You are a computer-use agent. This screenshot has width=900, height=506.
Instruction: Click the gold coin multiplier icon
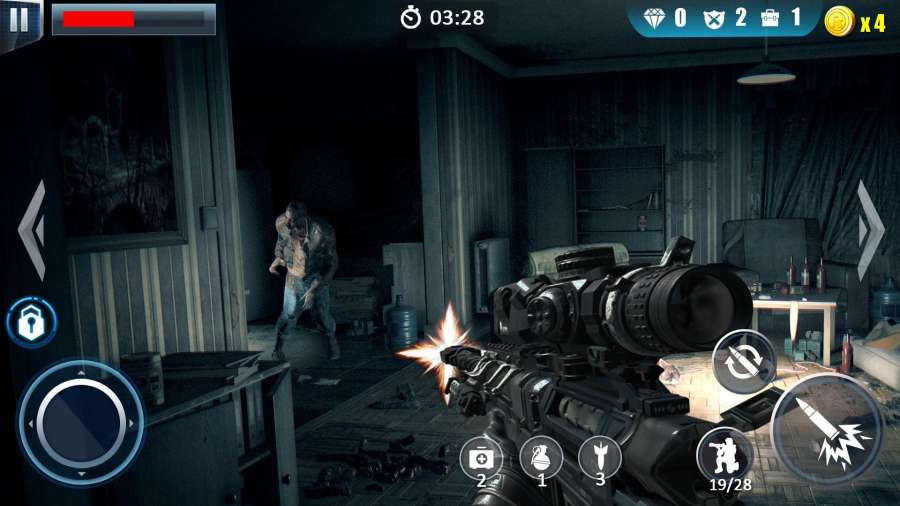(x=839, y=20)
